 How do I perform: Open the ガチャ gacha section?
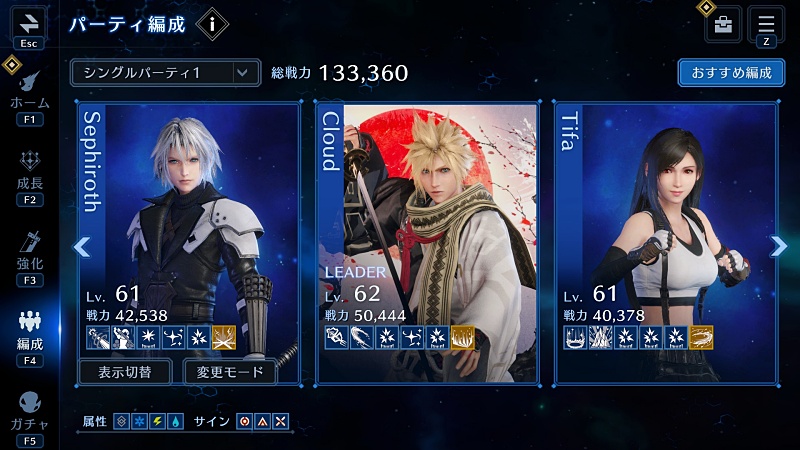pyautogui.click(x=29, y=412)
